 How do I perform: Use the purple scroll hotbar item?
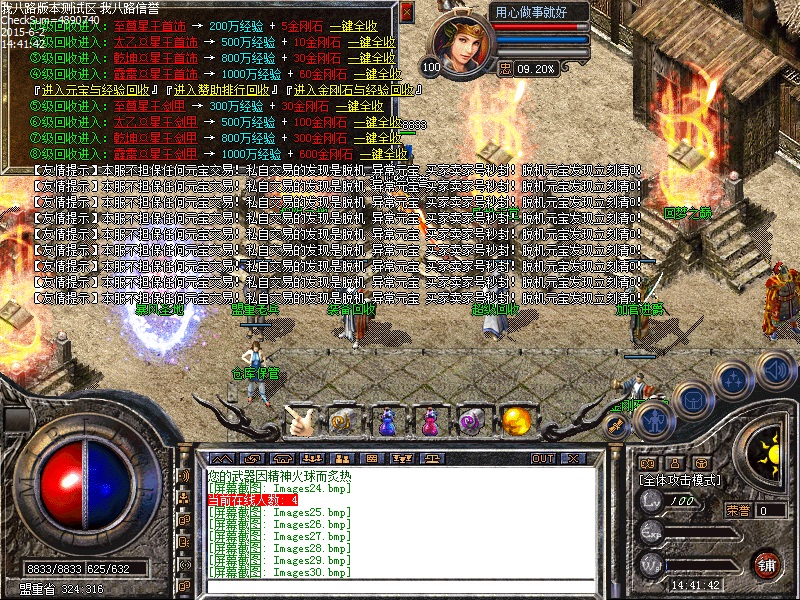tap(472, 420)
